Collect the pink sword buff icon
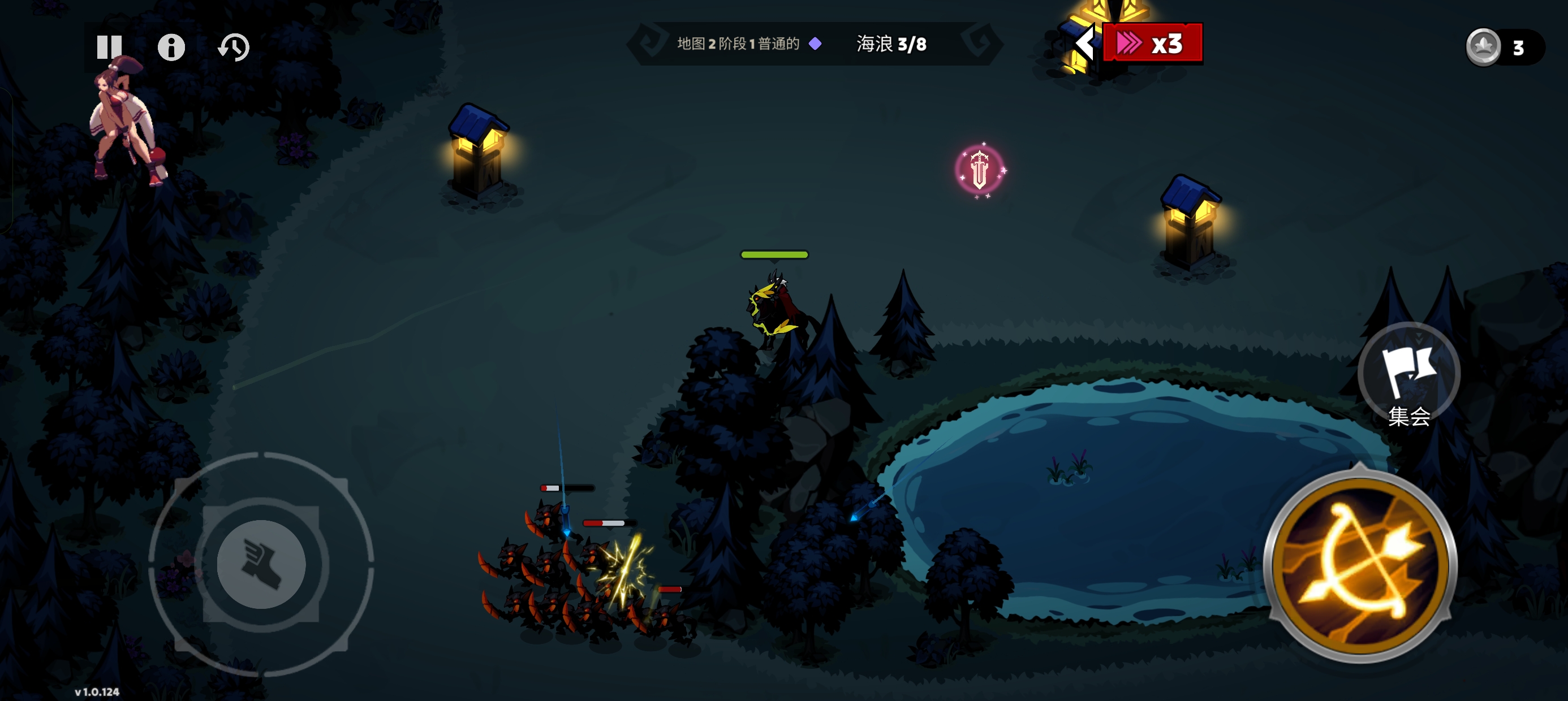The width and height of the screenshot is (1568, 701). (979, 170)
